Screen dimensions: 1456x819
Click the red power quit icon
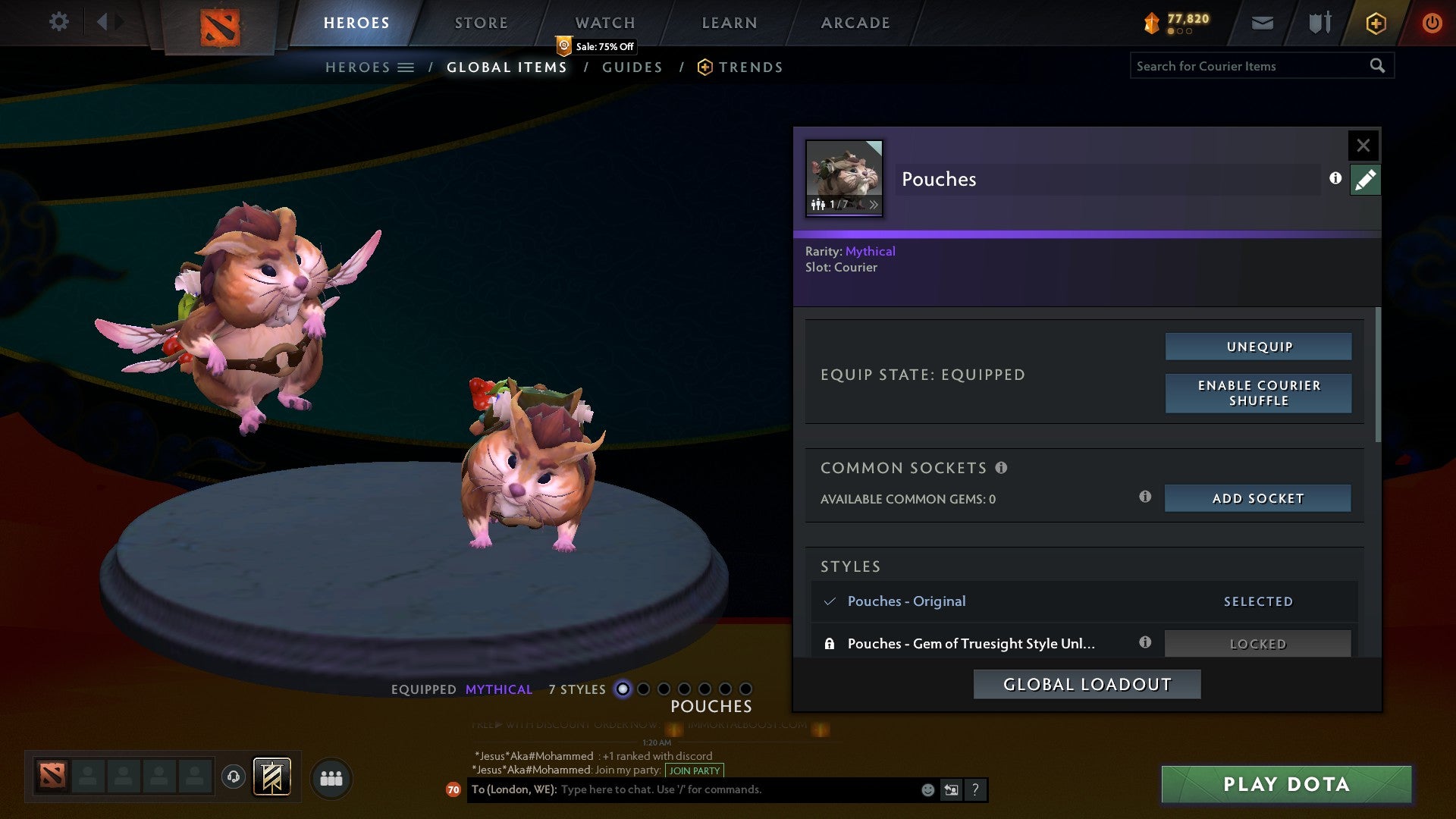pos(1432,23)
